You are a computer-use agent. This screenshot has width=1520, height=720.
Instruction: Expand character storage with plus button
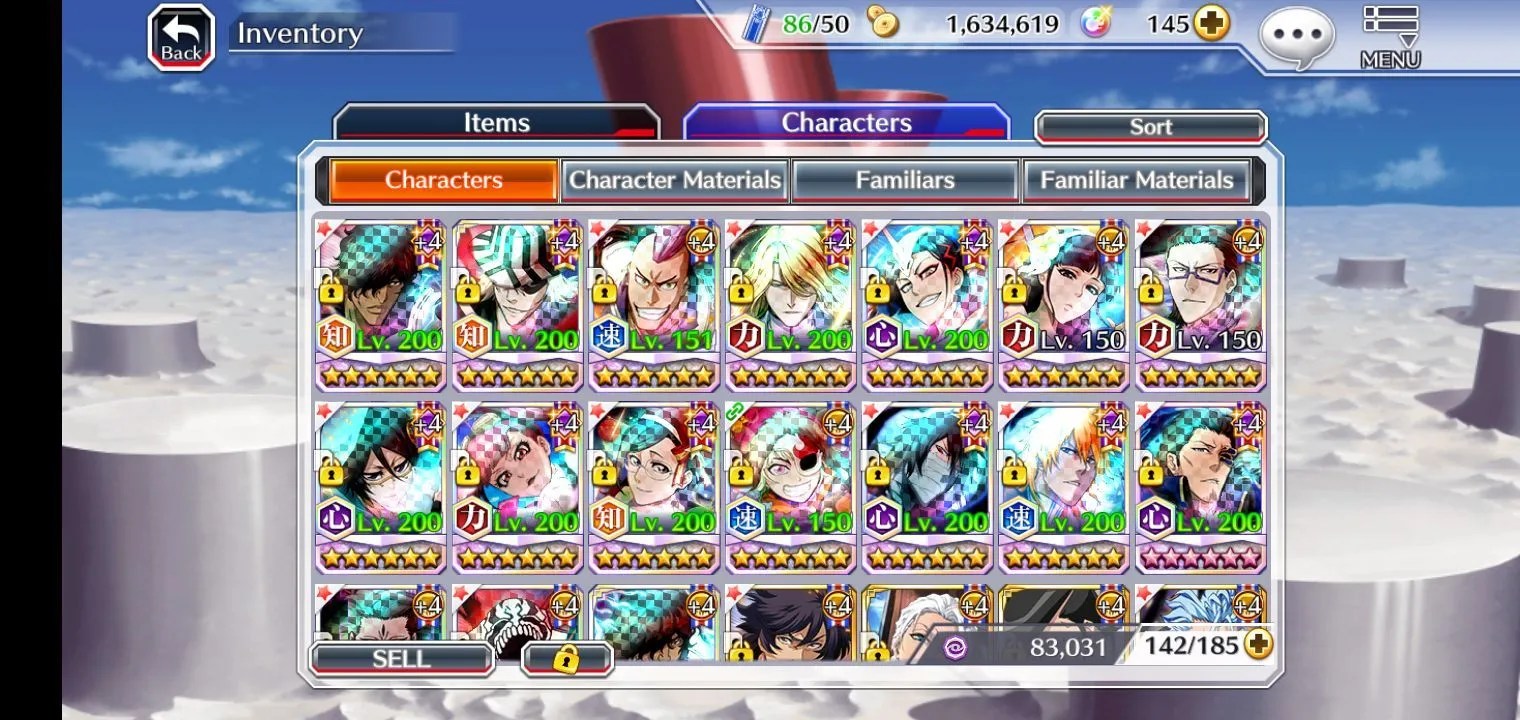[x=1258, y=645]
